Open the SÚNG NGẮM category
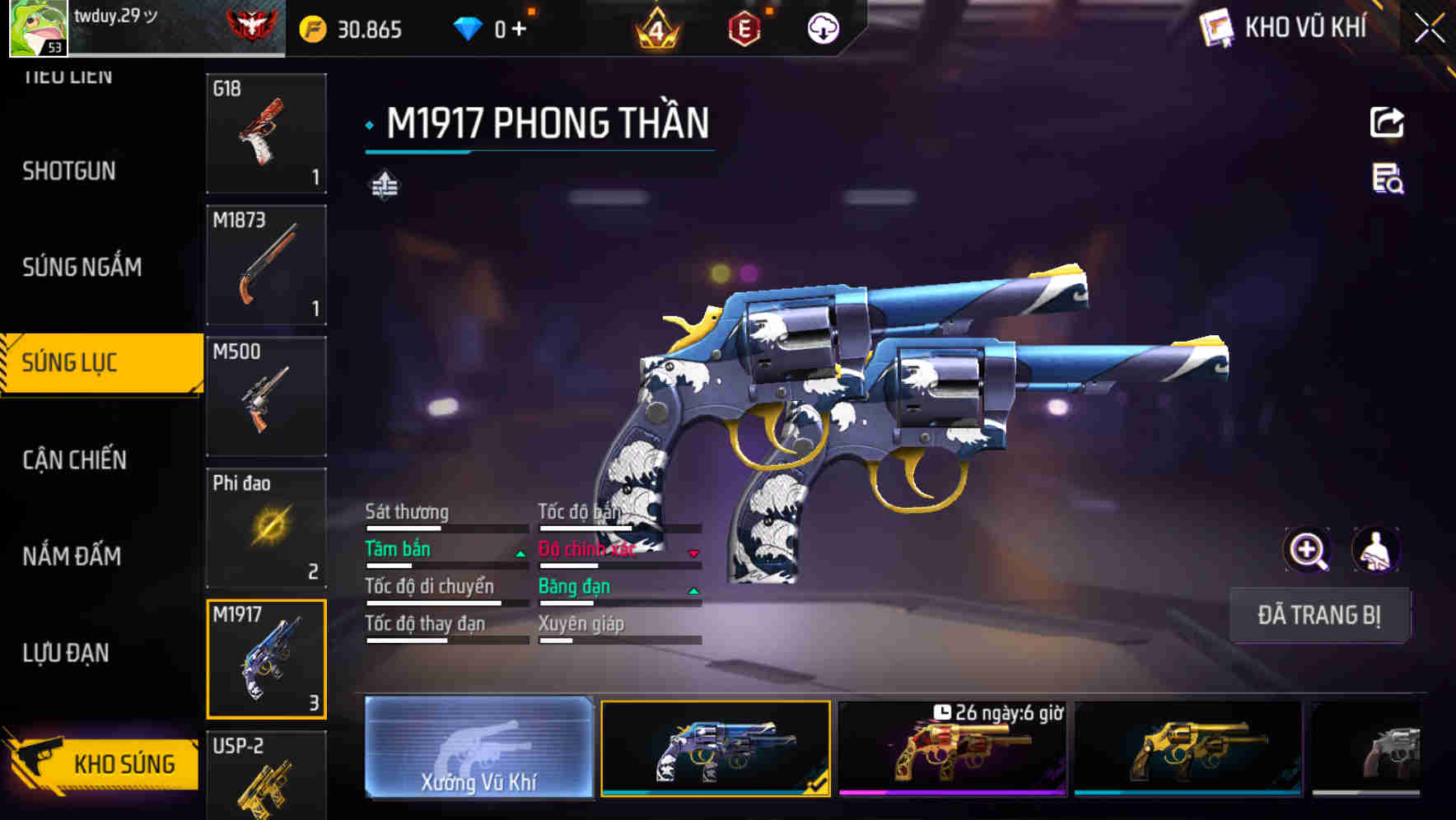The width and height of the screenshot is (1456, 820). (x=82, y=267)
